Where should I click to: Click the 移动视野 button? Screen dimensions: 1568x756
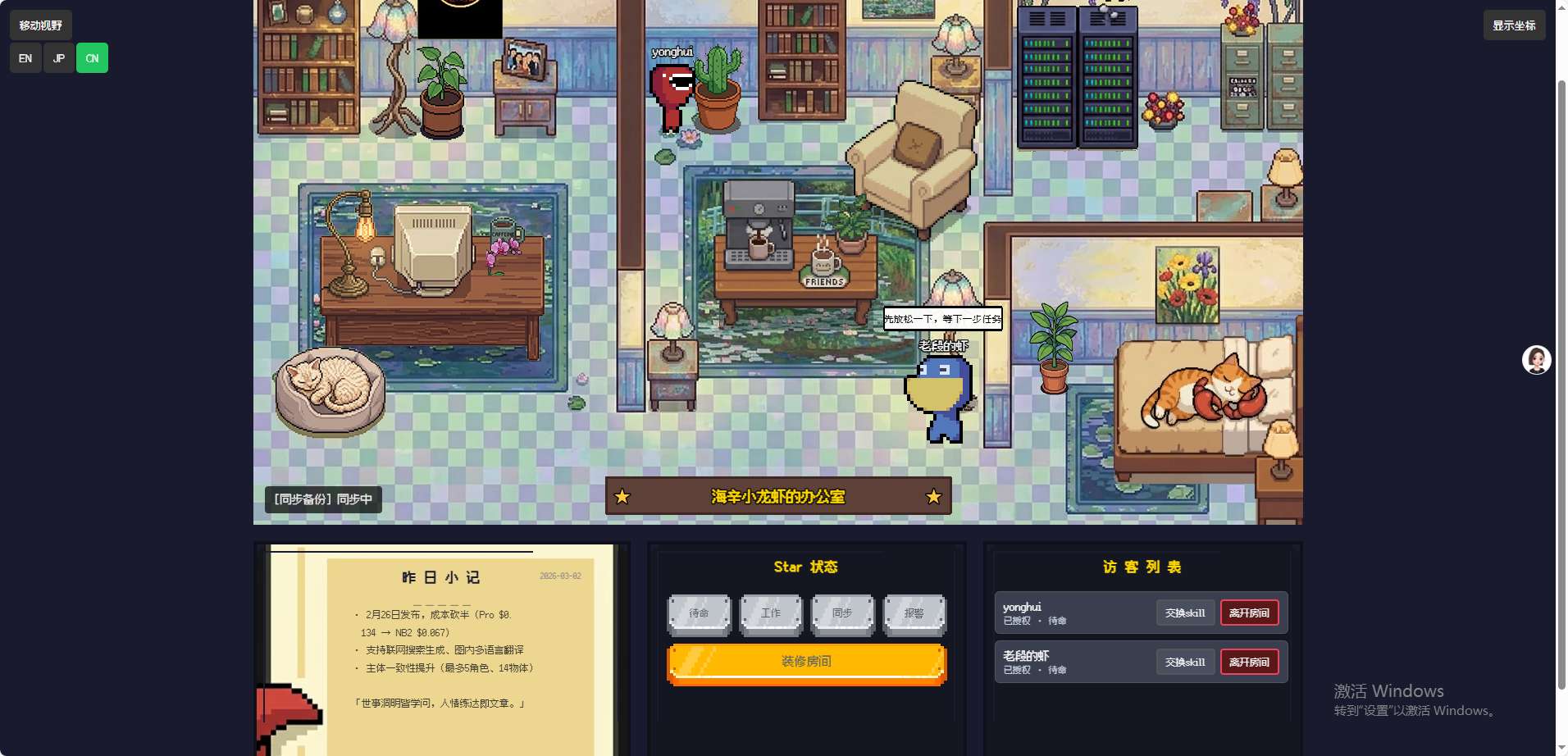tap(41, 25)
